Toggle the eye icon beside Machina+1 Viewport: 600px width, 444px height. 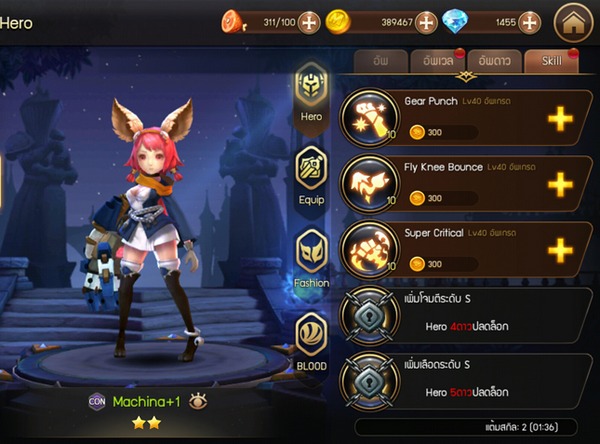pos(198,401)
